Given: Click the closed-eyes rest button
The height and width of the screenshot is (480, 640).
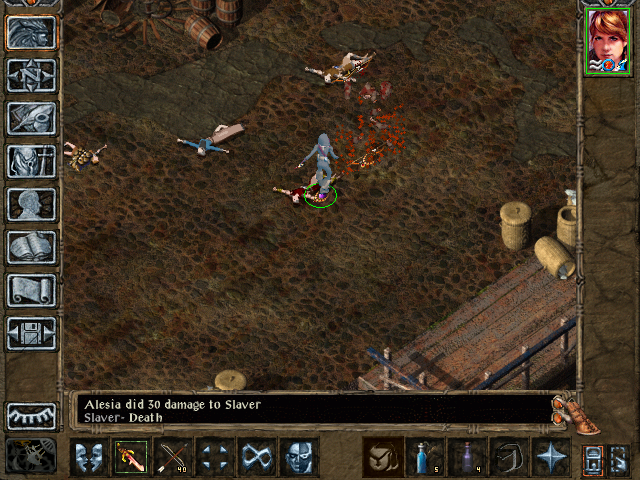Looking at the screenshot, I should point(32,415).
